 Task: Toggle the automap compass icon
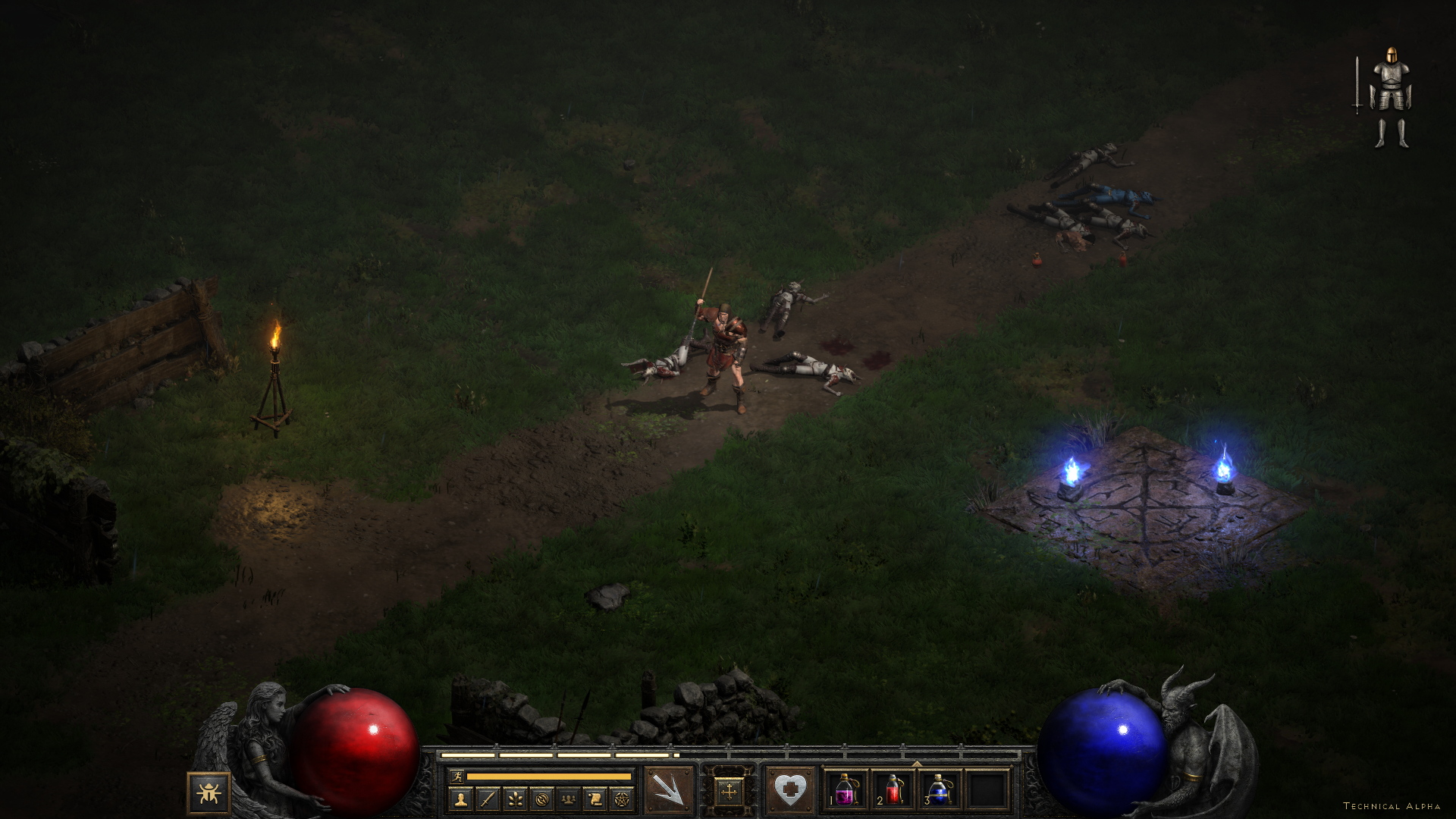[x=541, y=799]
